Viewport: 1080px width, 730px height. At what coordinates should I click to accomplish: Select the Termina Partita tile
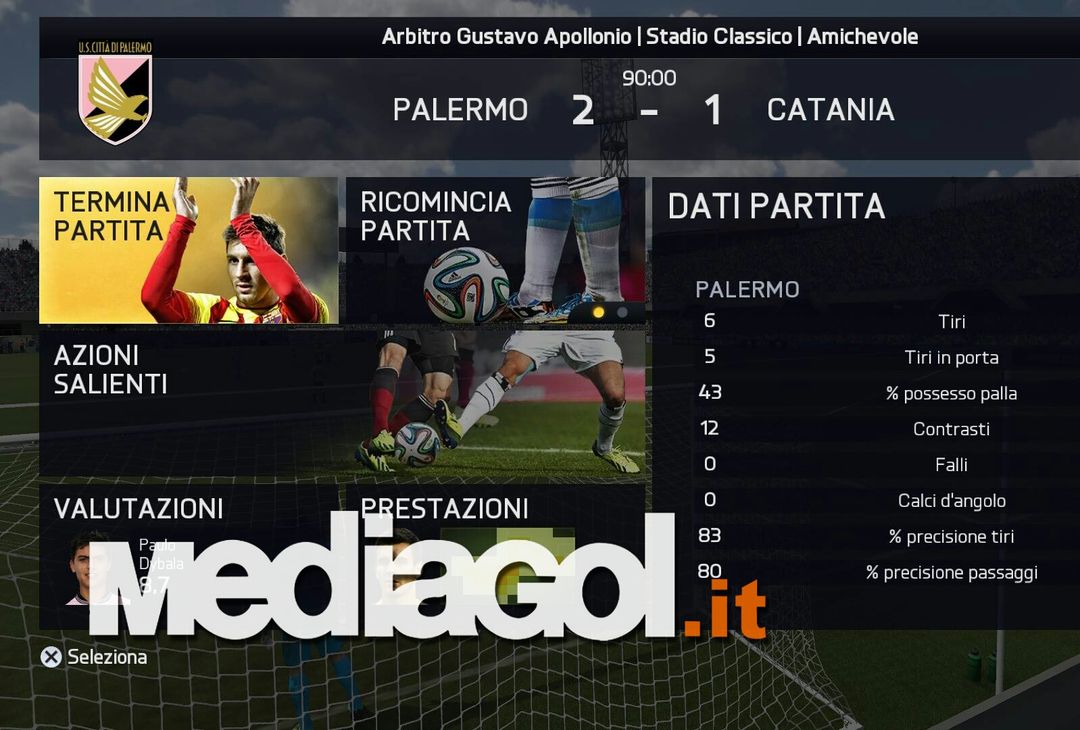(x=188, y=250)
